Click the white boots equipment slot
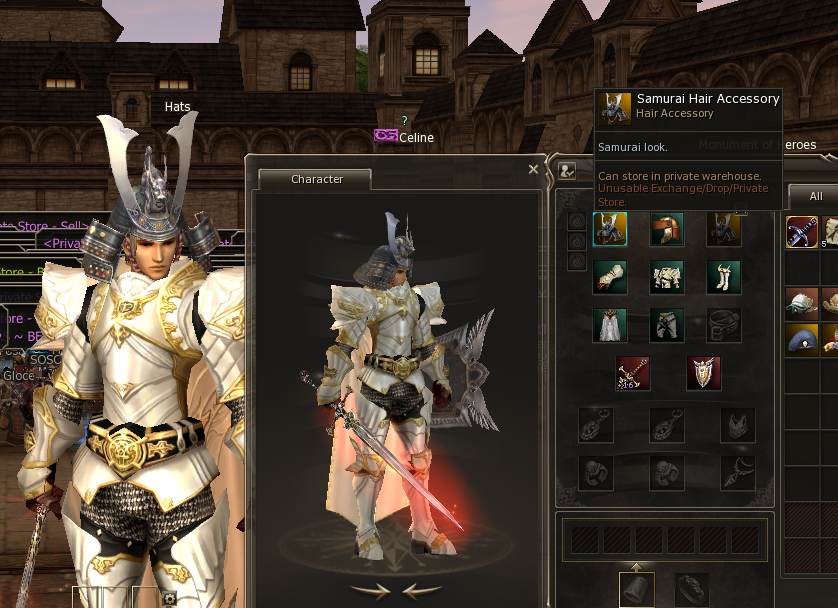 click(x=723, y=276)
